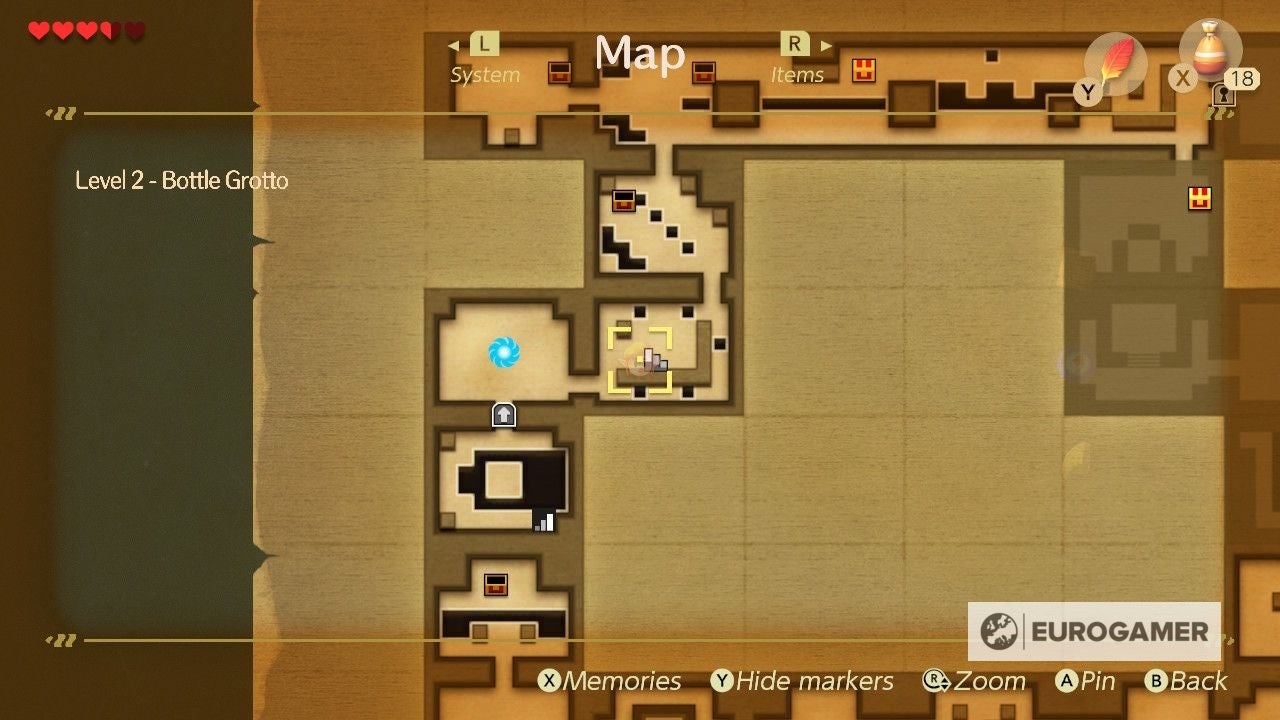Viewport: 1280px width, 720px height.
Task: Toggle markers off with Hide markers
Action: (805, 681)
